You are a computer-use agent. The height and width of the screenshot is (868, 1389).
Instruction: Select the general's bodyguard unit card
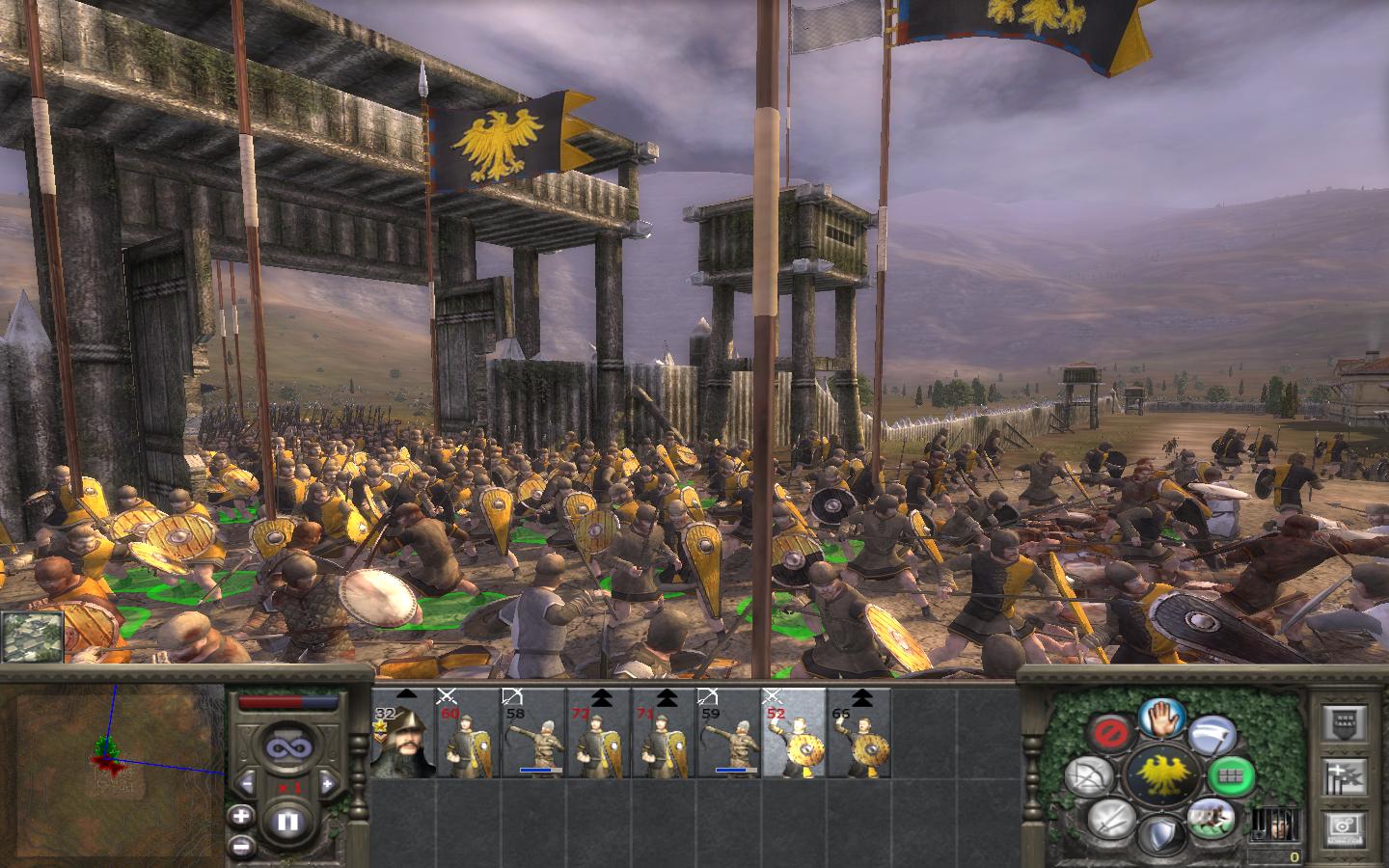click(x=403, y=735)
